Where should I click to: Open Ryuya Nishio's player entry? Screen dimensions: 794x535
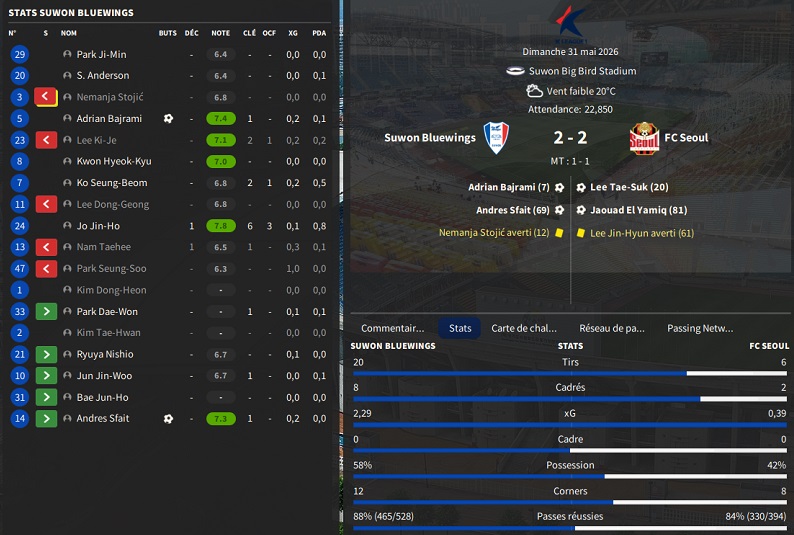(105, 355)
